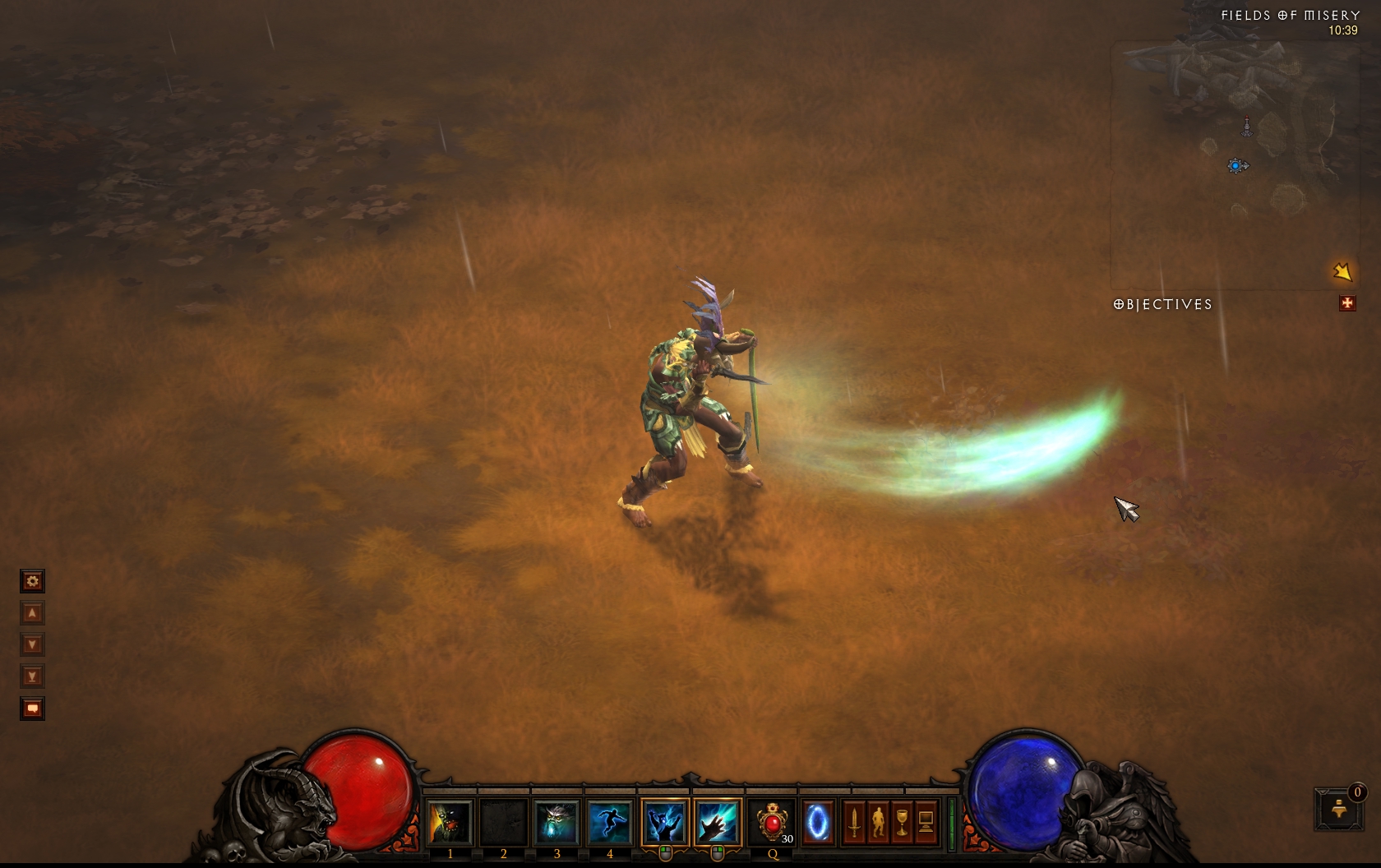Expand the Objectives tracker
1381x868 pixels.
pos(1162,305)
